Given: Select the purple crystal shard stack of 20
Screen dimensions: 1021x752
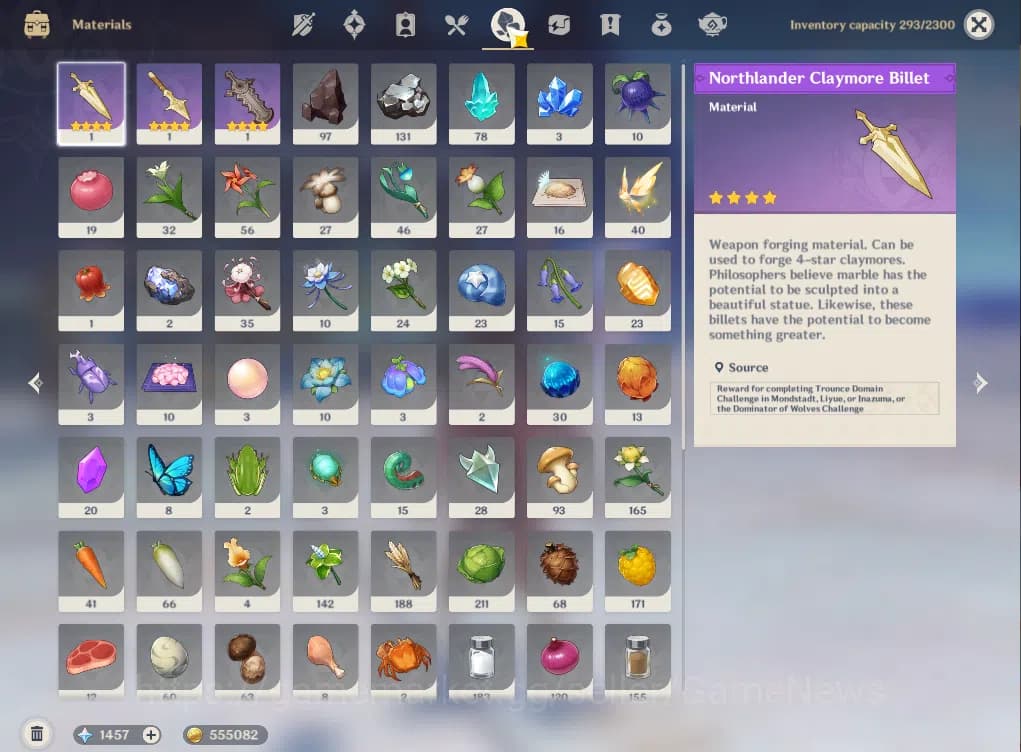Looking at the screenshot, I should coord(91,476).
